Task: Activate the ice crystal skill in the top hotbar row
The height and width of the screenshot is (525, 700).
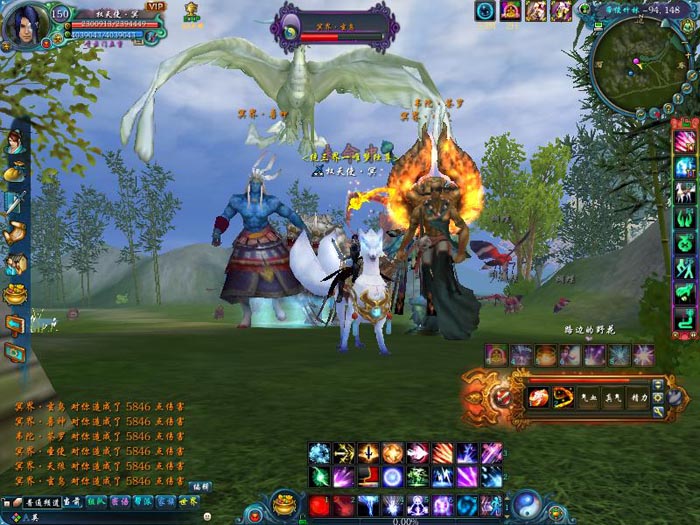Action: pos(320,453)
